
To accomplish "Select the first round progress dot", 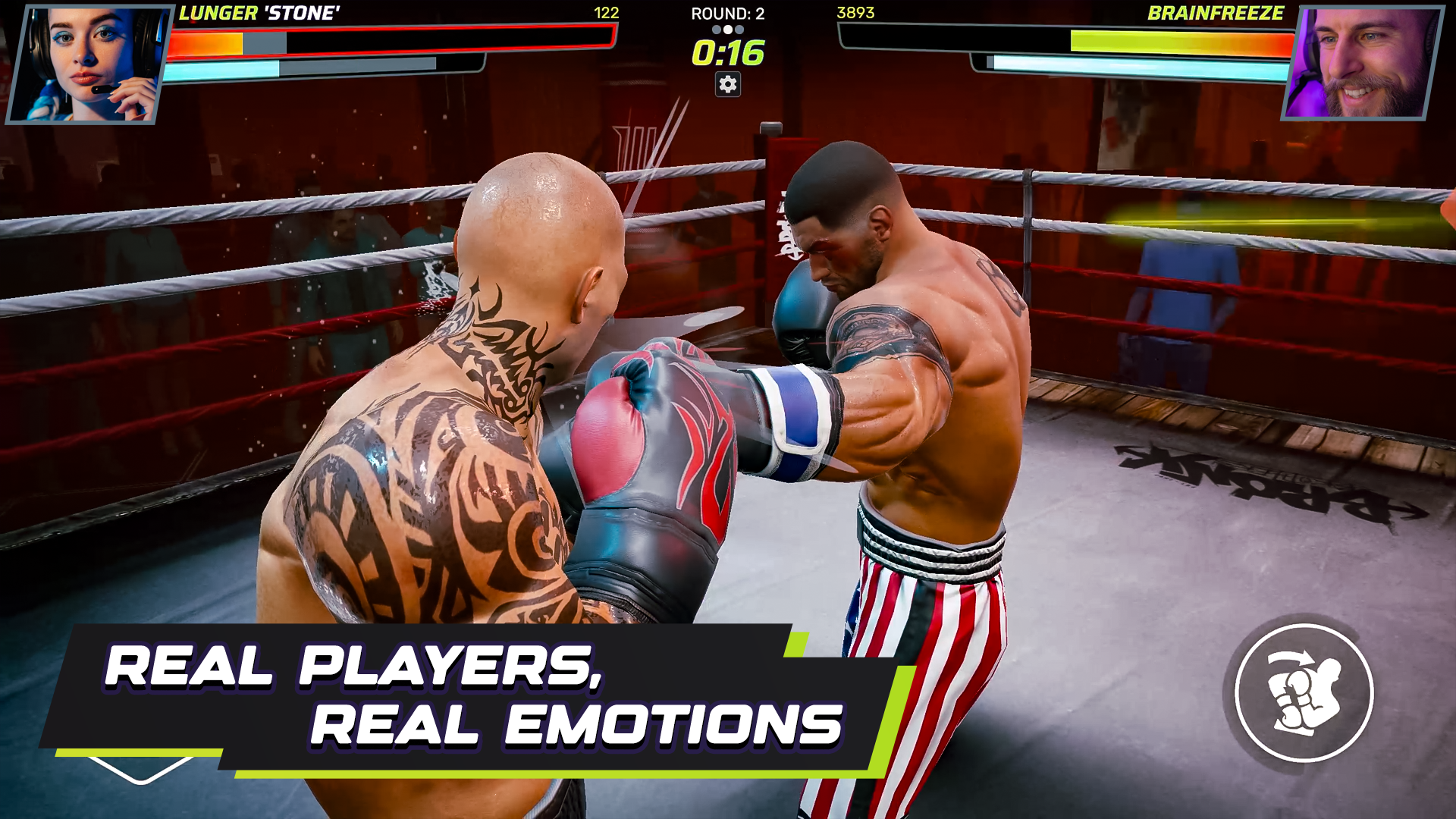I will click(717, 28).
